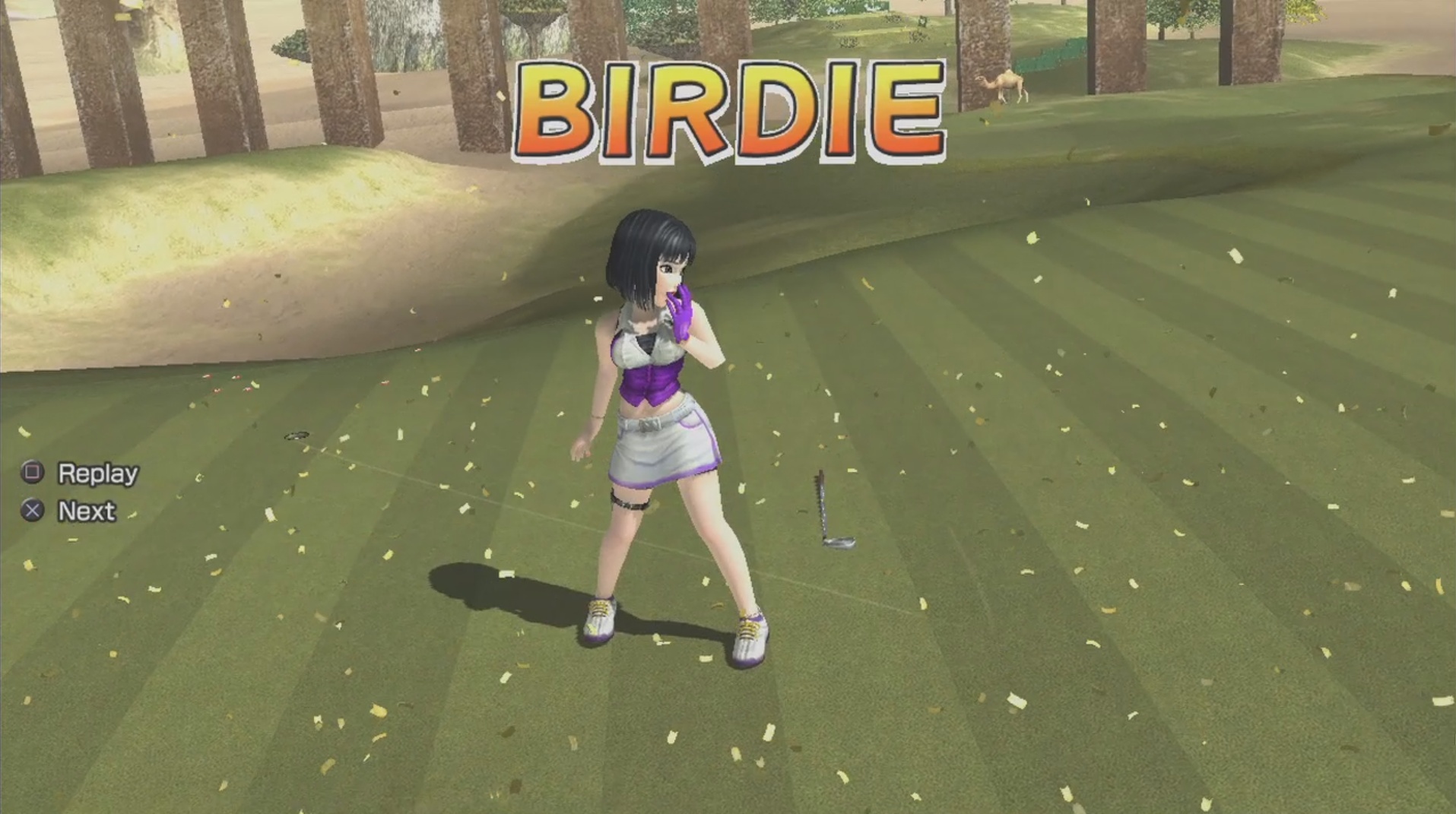
Task: Select the golf hole cup on green
Action: click(297, 435)
